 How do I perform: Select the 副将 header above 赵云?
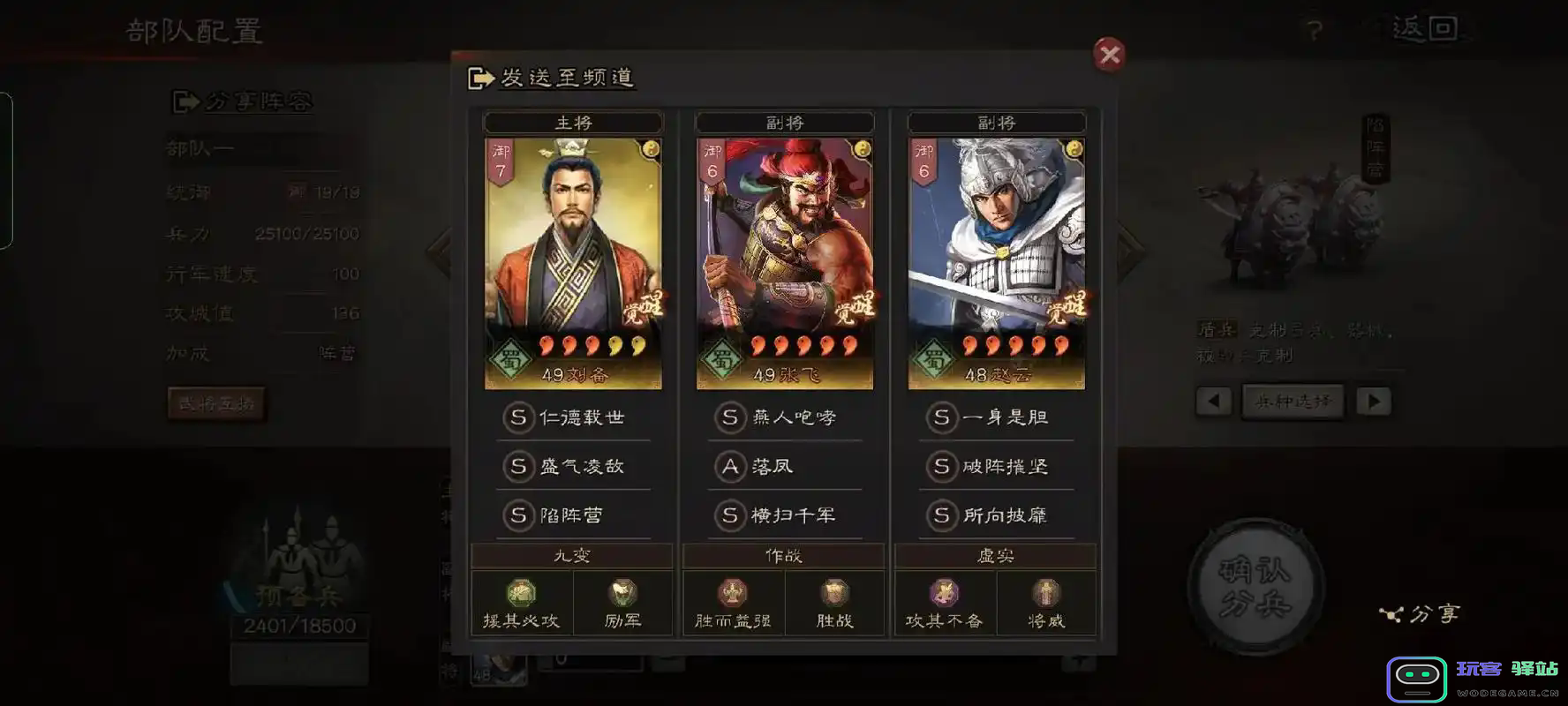pos(996,122)
